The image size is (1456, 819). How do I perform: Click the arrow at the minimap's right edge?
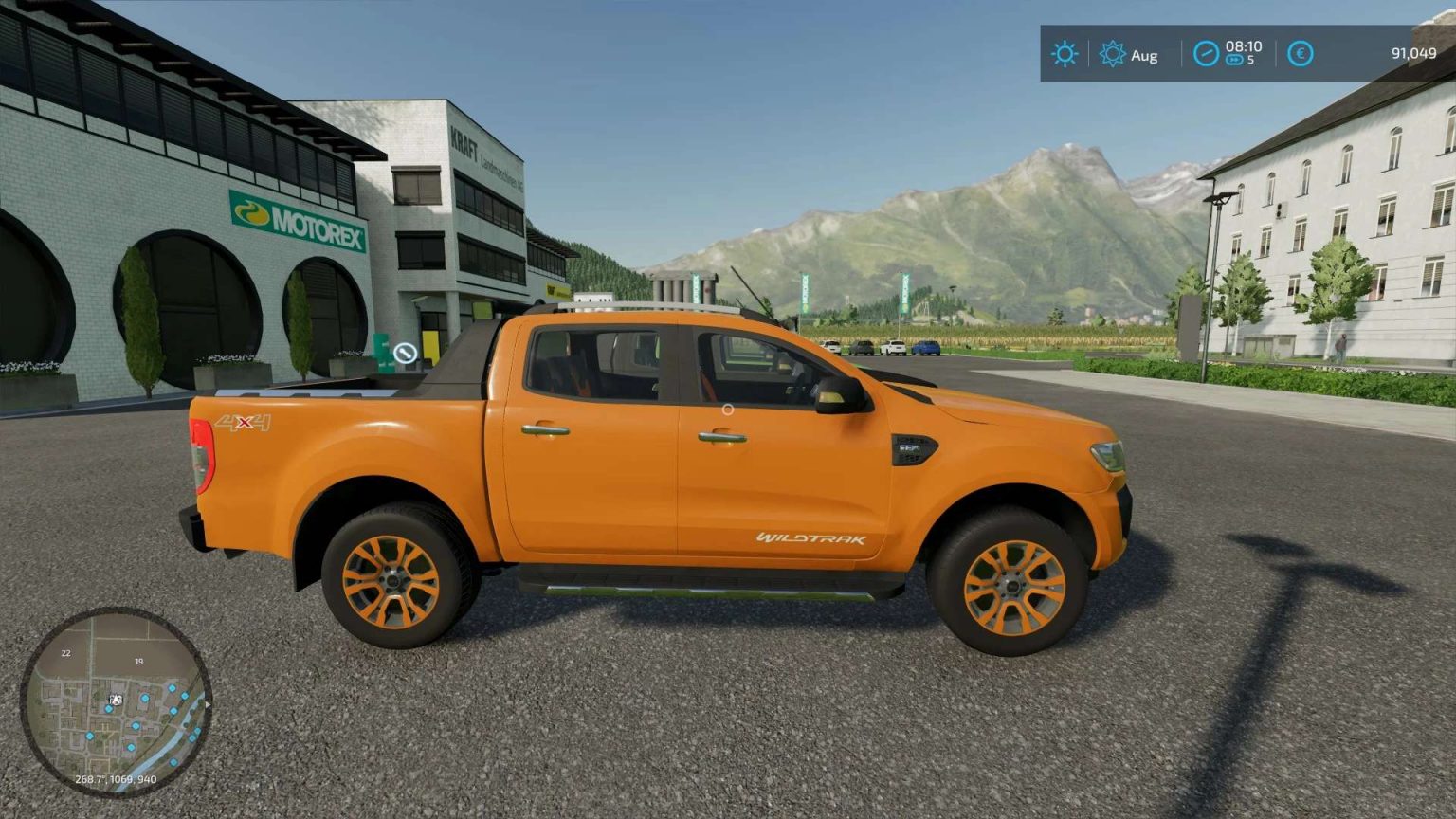click(208, 704)
